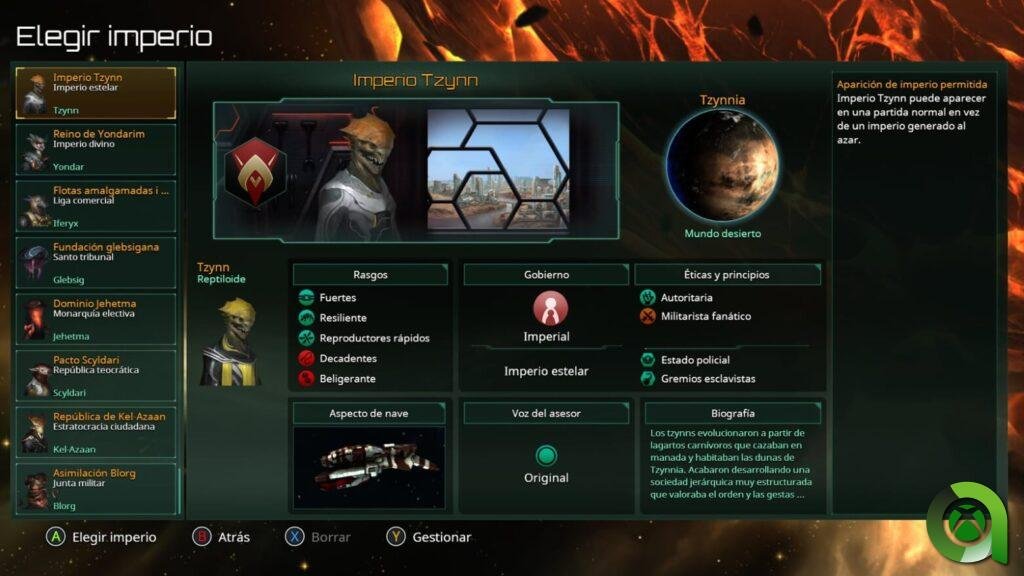Open the Éticas y principios panel

[x=728, y=274]
